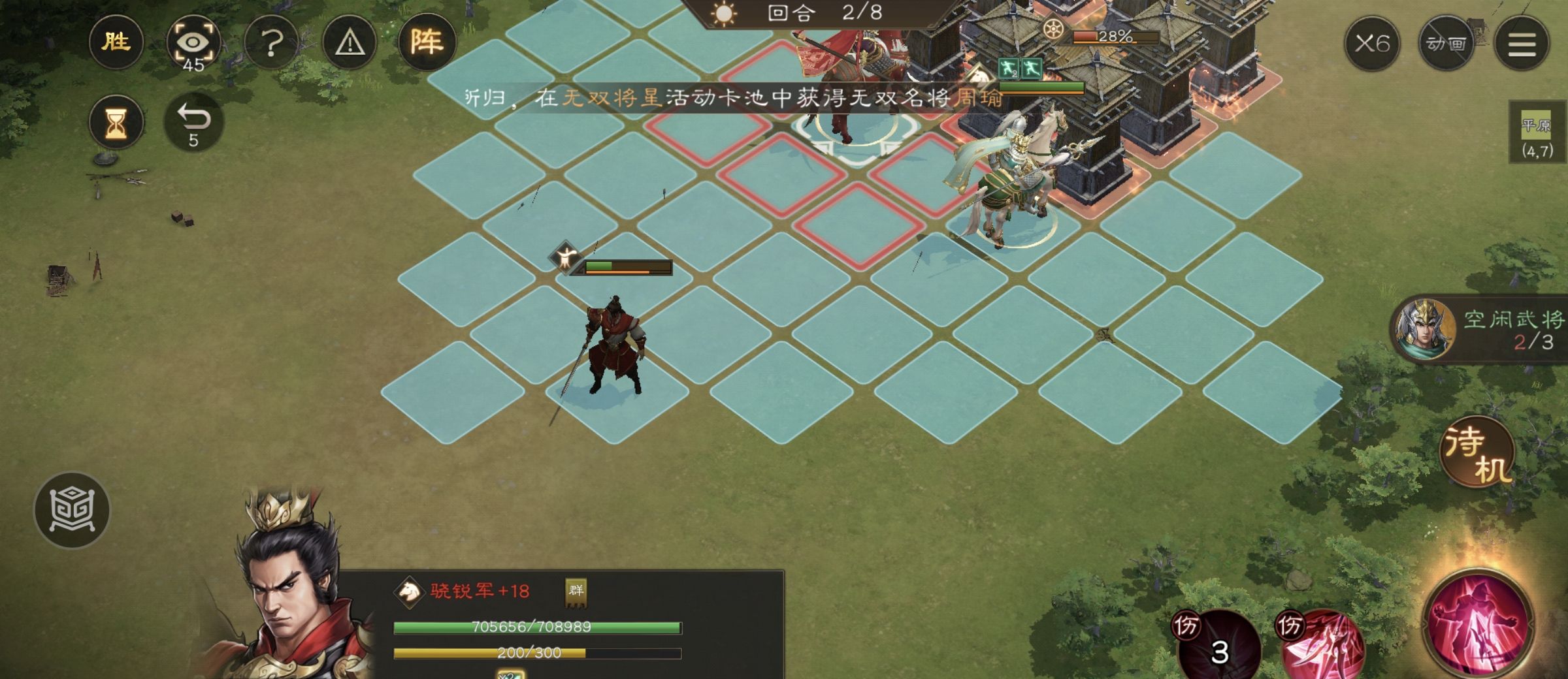Viewport: 1568px width, 679px height.
Task: Open the 胜 victory conditions panel
Action: [x=116, y=43]
